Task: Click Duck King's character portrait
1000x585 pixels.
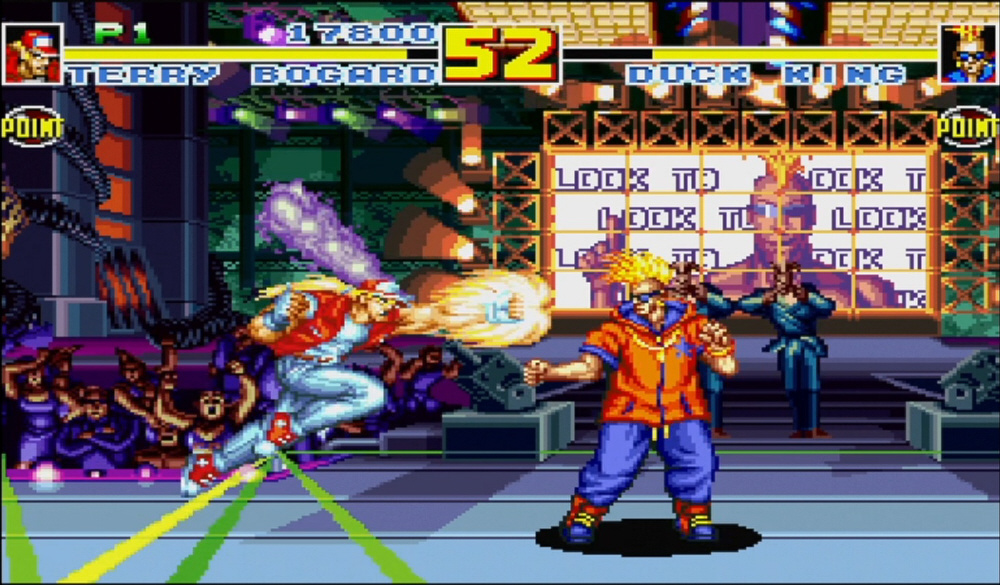Action: pyautogui.click(x=967, y=54)
